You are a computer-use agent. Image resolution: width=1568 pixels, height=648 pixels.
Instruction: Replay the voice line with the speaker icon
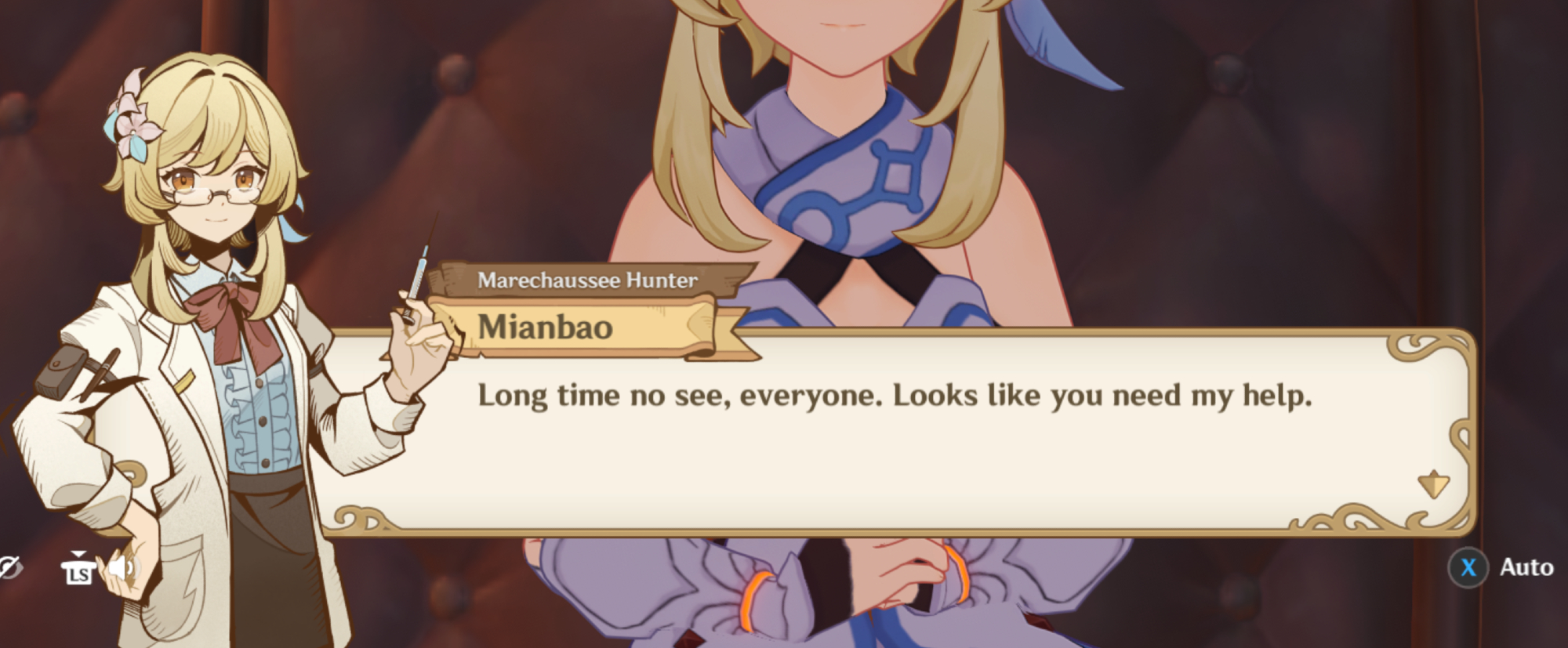123,567
